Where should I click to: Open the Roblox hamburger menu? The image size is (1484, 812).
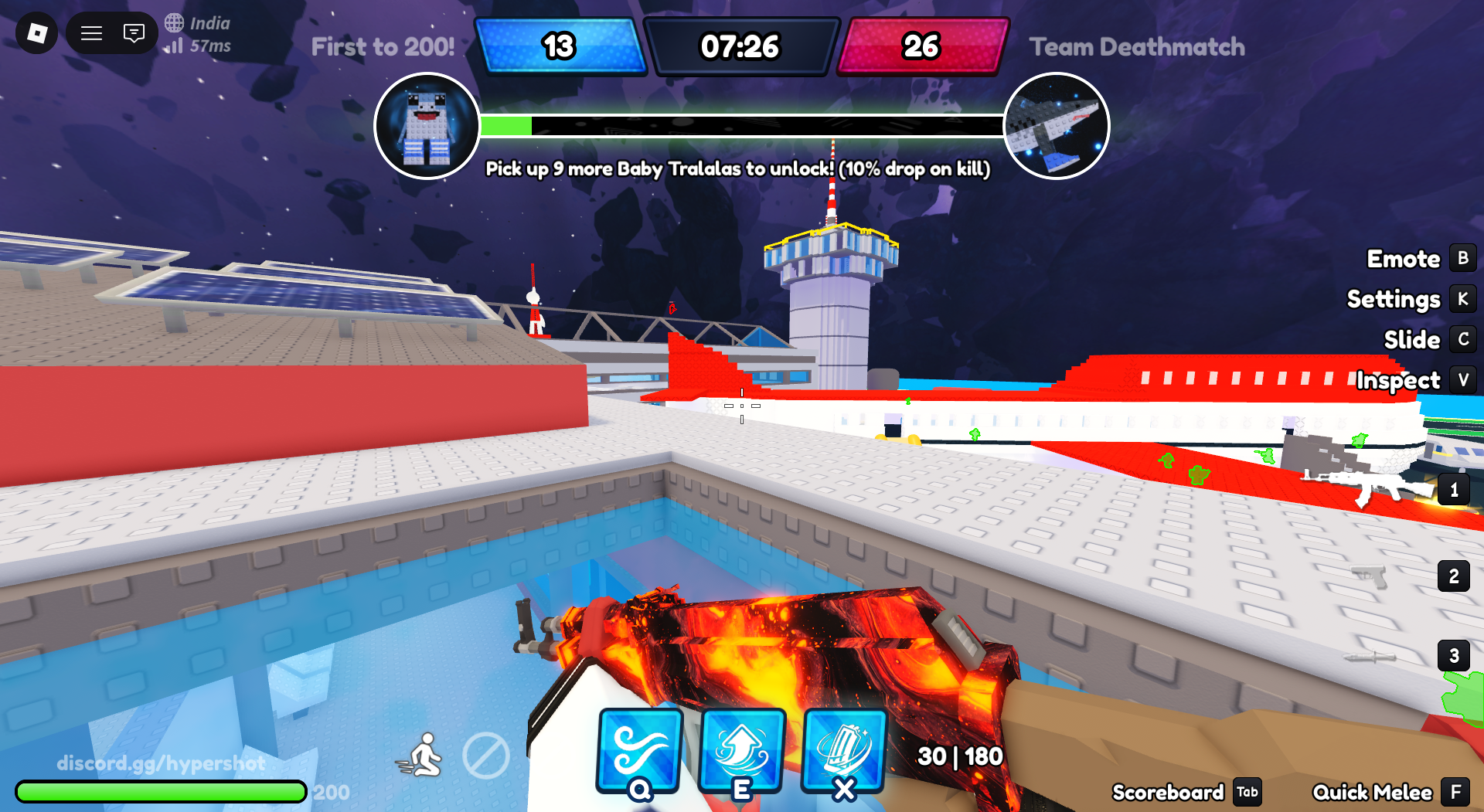(90, 33)
